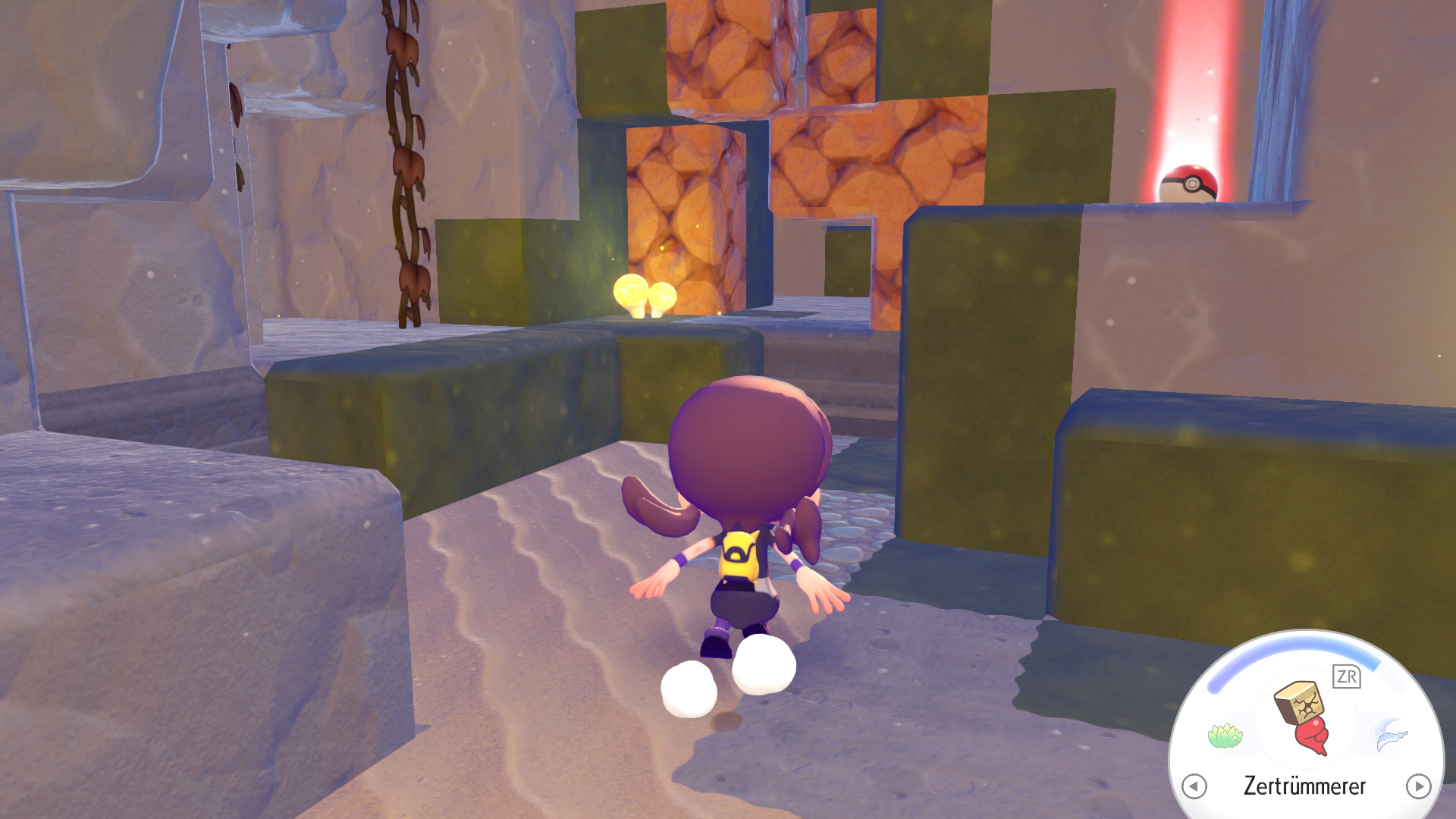The width and height of the screenshot is (1456, 819).
Task: Cycle to the next ability with right arrow
Action: tap(1418, 786)
